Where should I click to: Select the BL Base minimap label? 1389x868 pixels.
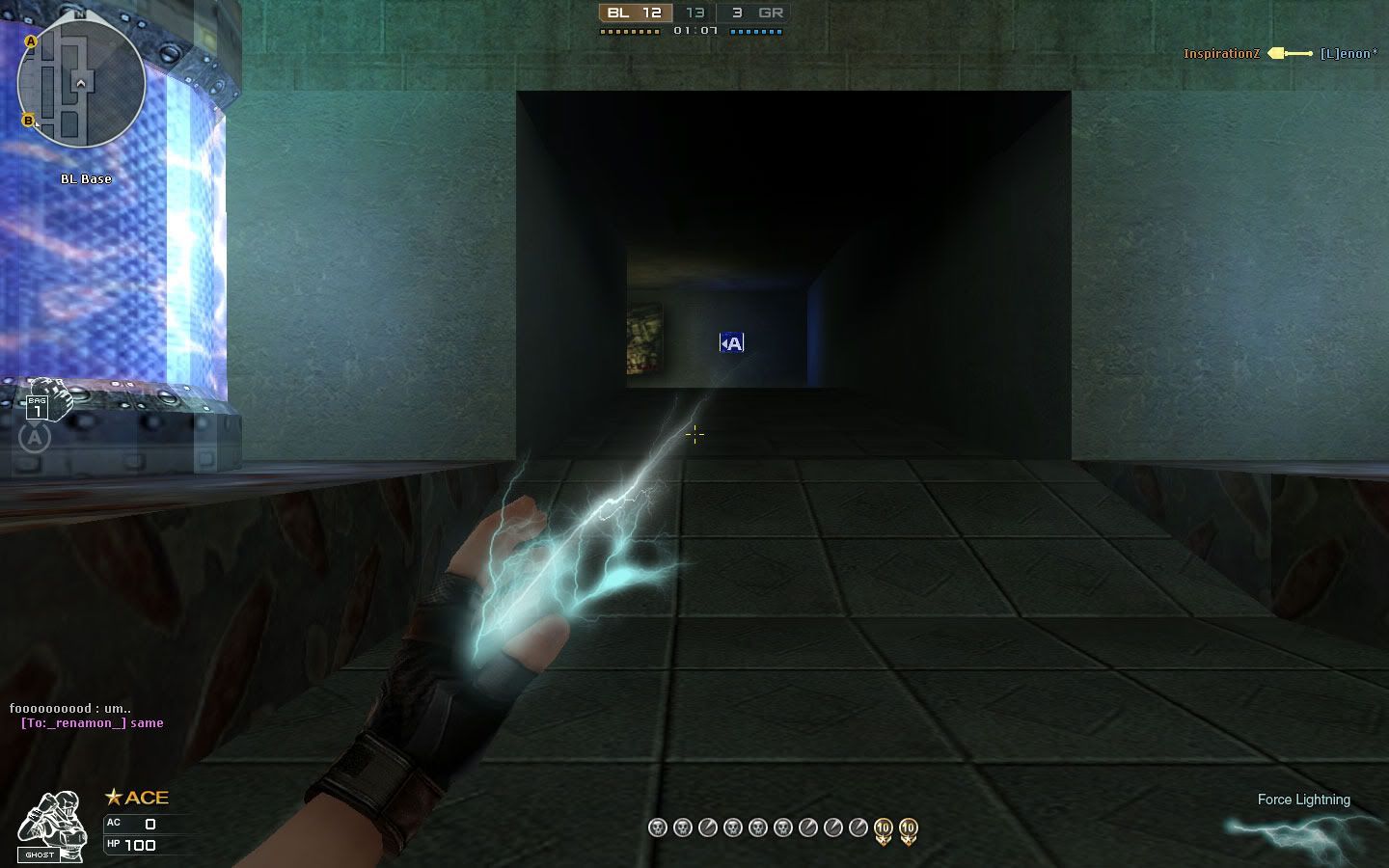click(x=86, y=178)
